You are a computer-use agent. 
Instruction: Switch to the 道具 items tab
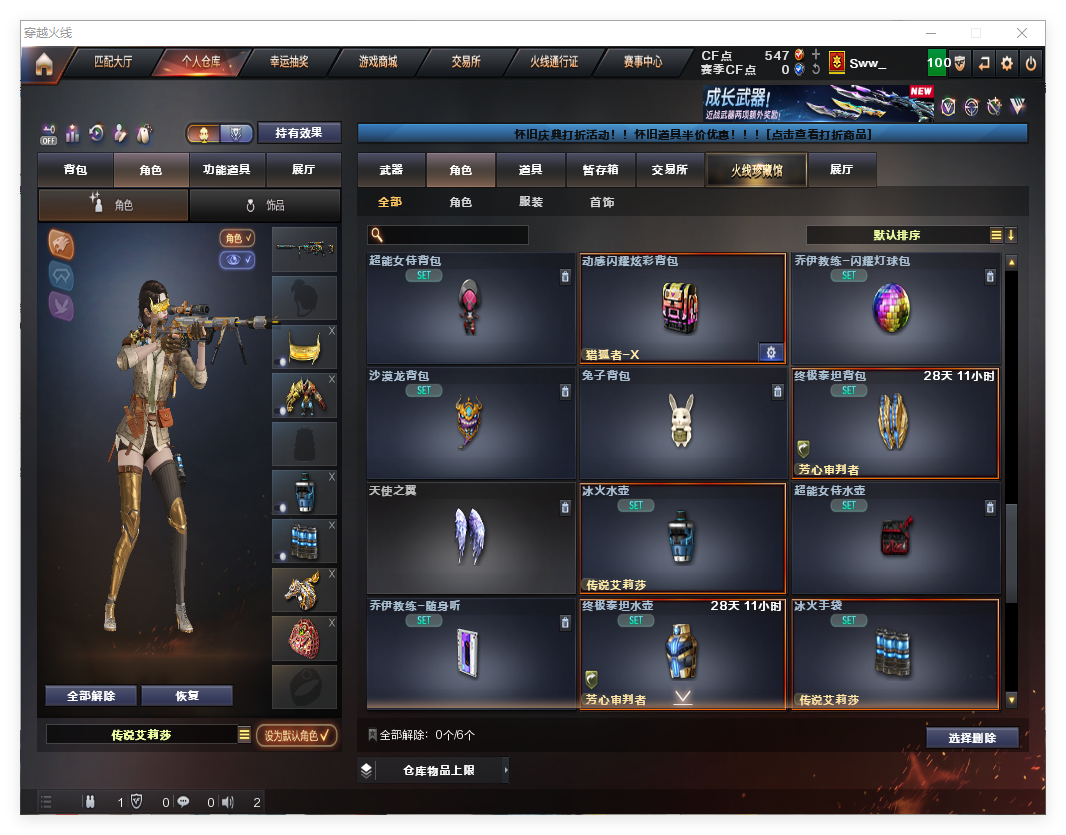pos(530,170)
